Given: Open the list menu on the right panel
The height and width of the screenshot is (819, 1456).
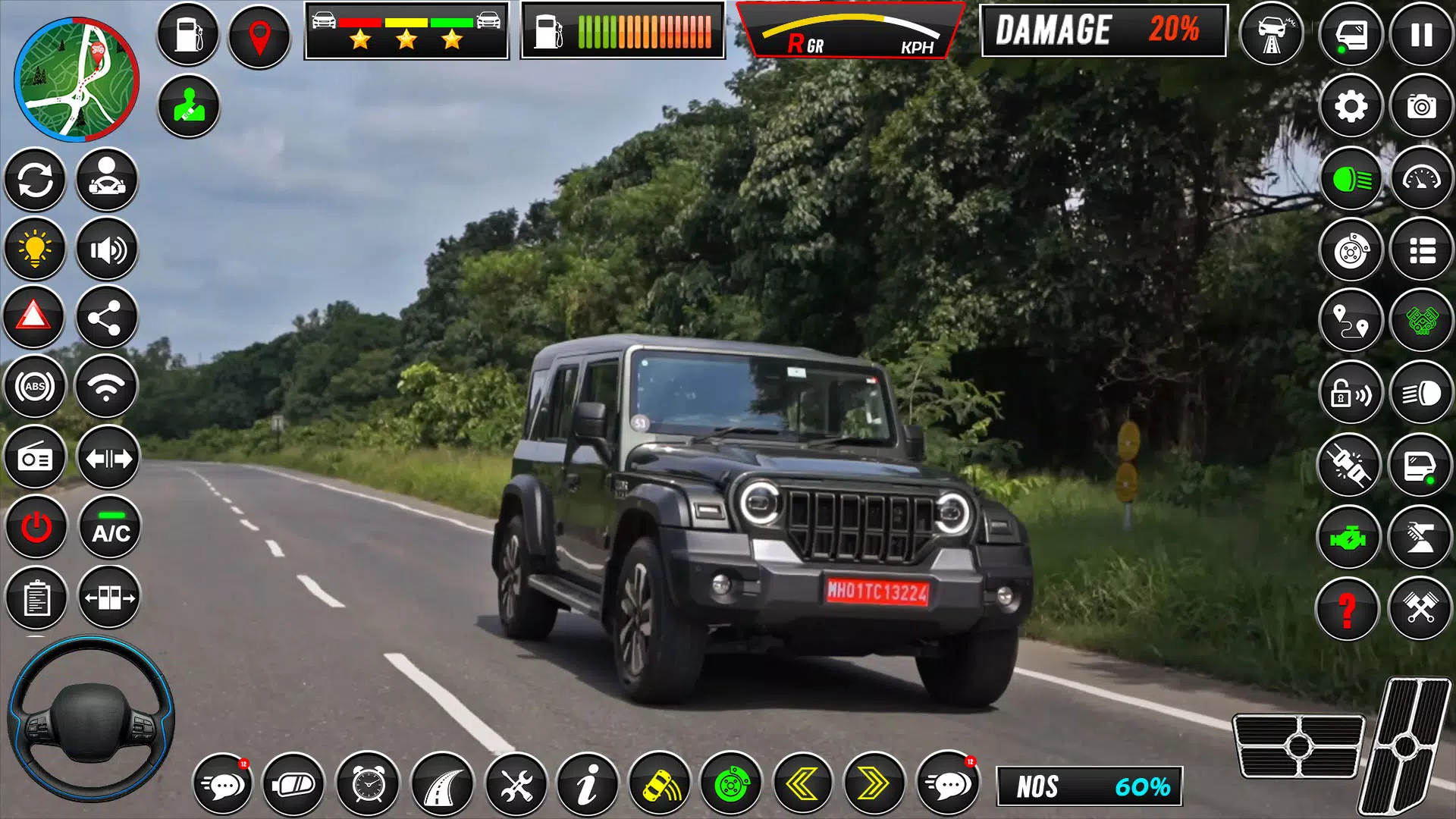Looking at the screenshot, I should [1421, 250].
